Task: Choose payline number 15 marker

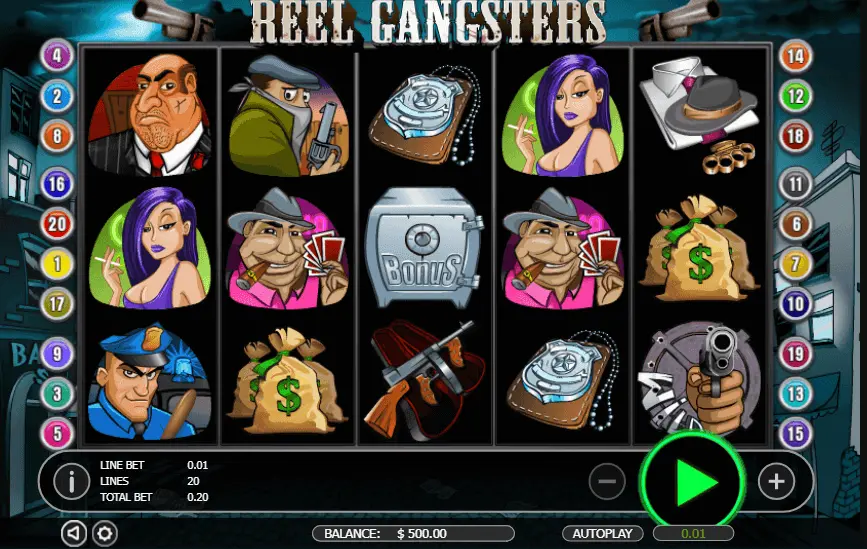Action: [x=796, y=433]
